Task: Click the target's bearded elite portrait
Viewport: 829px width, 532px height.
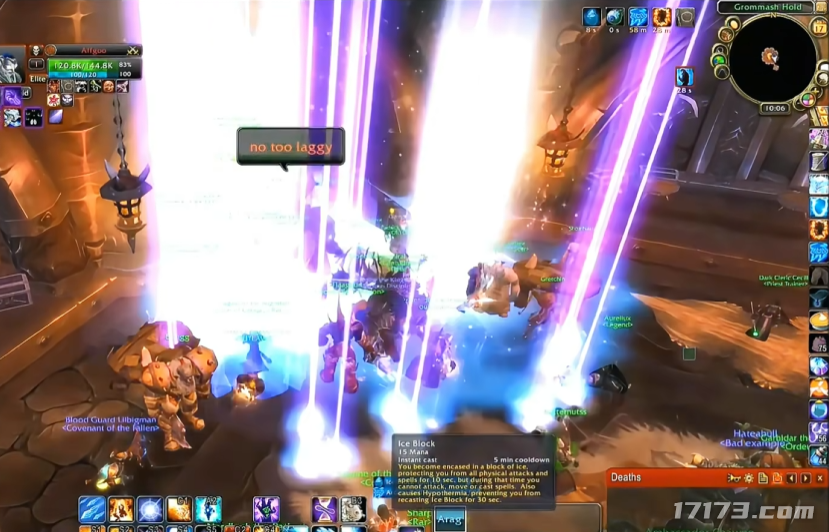Action: tap(11, 62)
